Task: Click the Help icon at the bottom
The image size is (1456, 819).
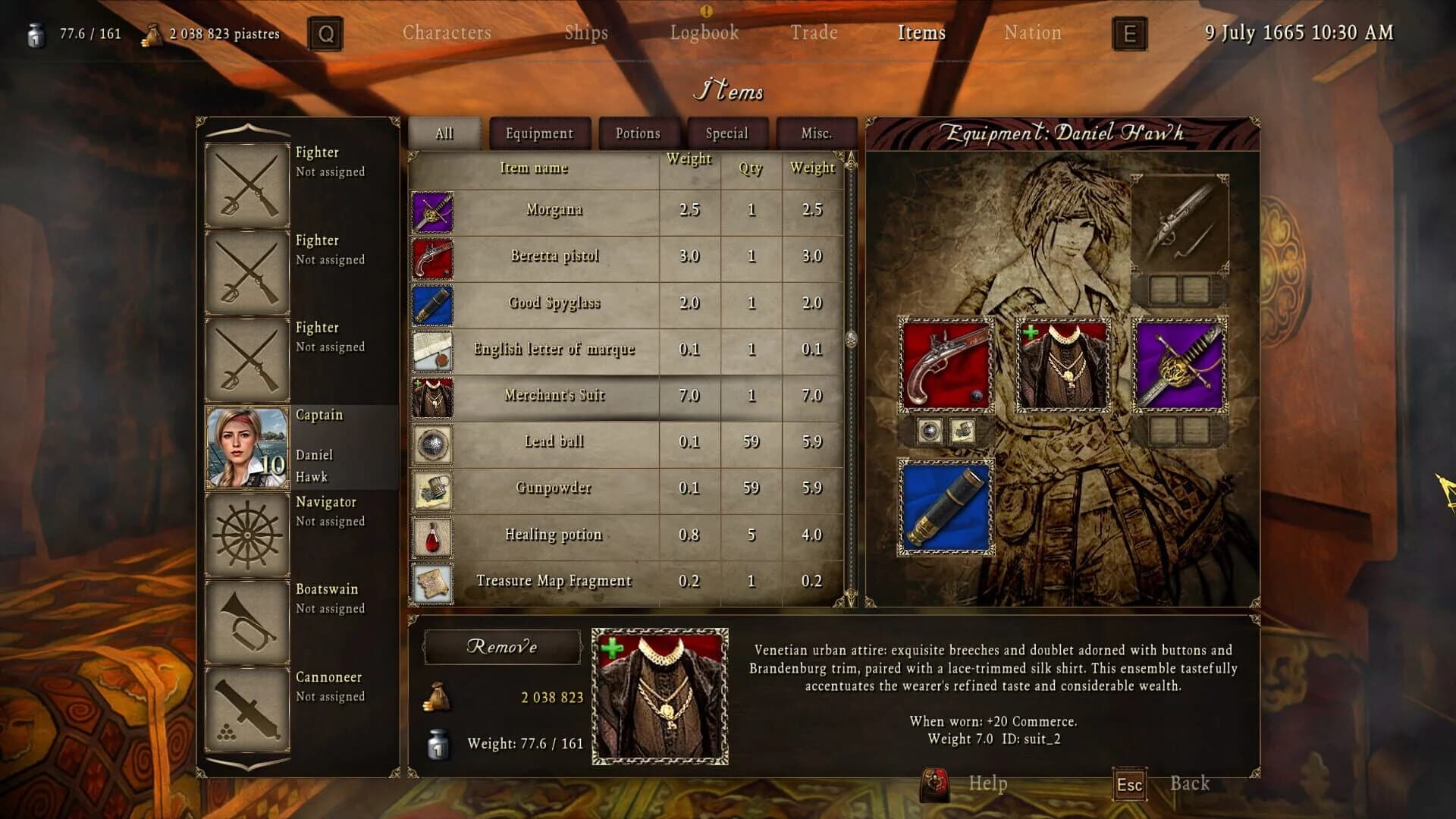Action: point(935,784)
